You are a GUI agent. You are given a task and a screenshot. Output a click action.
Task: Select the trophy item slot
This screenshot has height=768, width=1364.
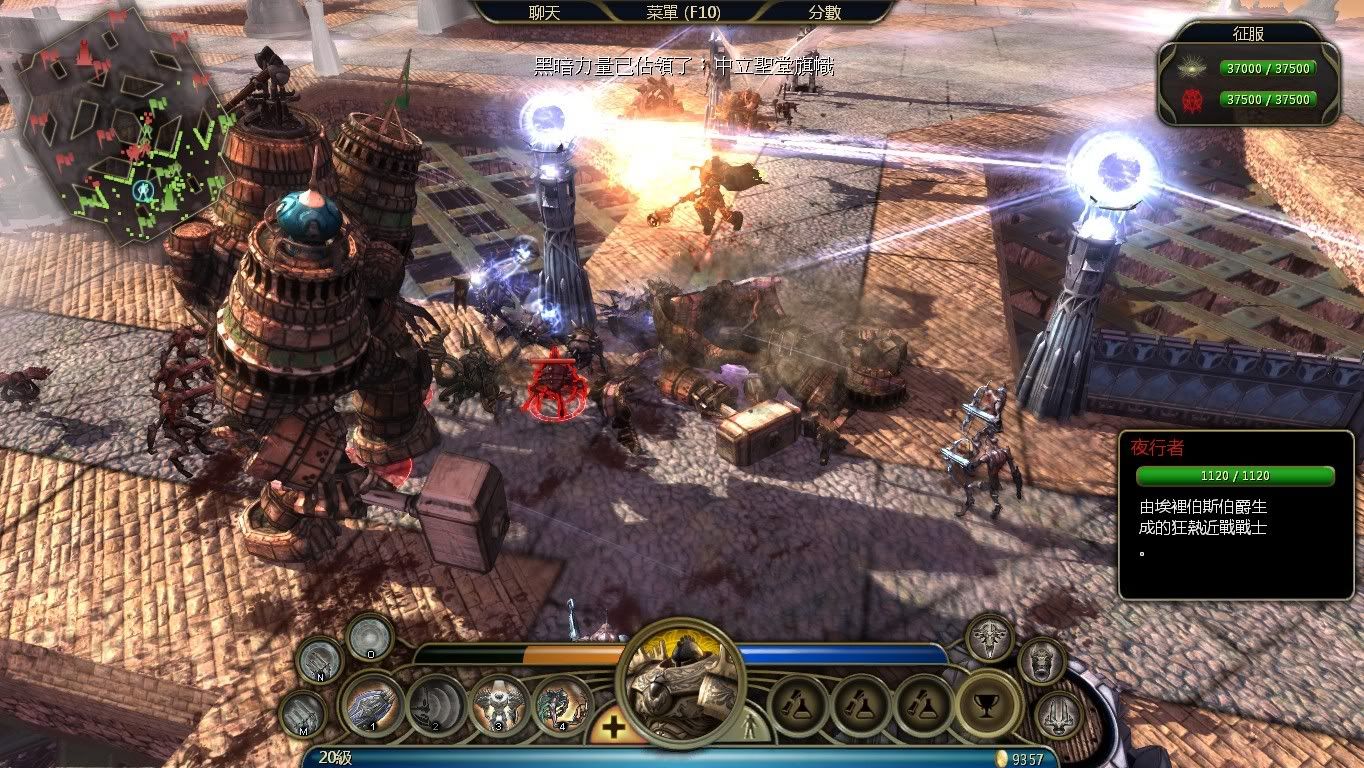click(988, 704)
